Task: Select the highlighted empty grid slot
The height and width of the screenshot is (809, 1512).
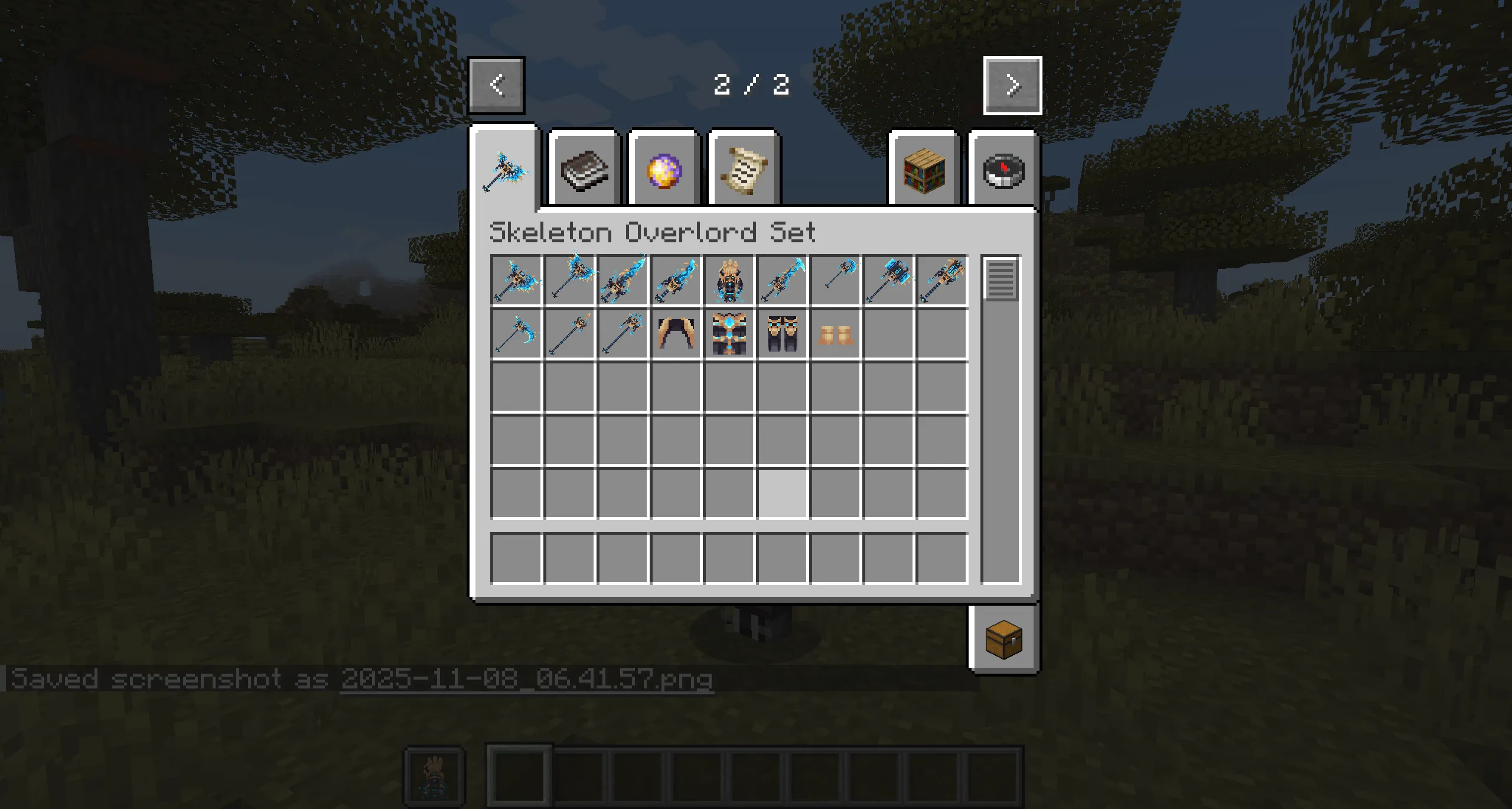Action: coord(783,492)
